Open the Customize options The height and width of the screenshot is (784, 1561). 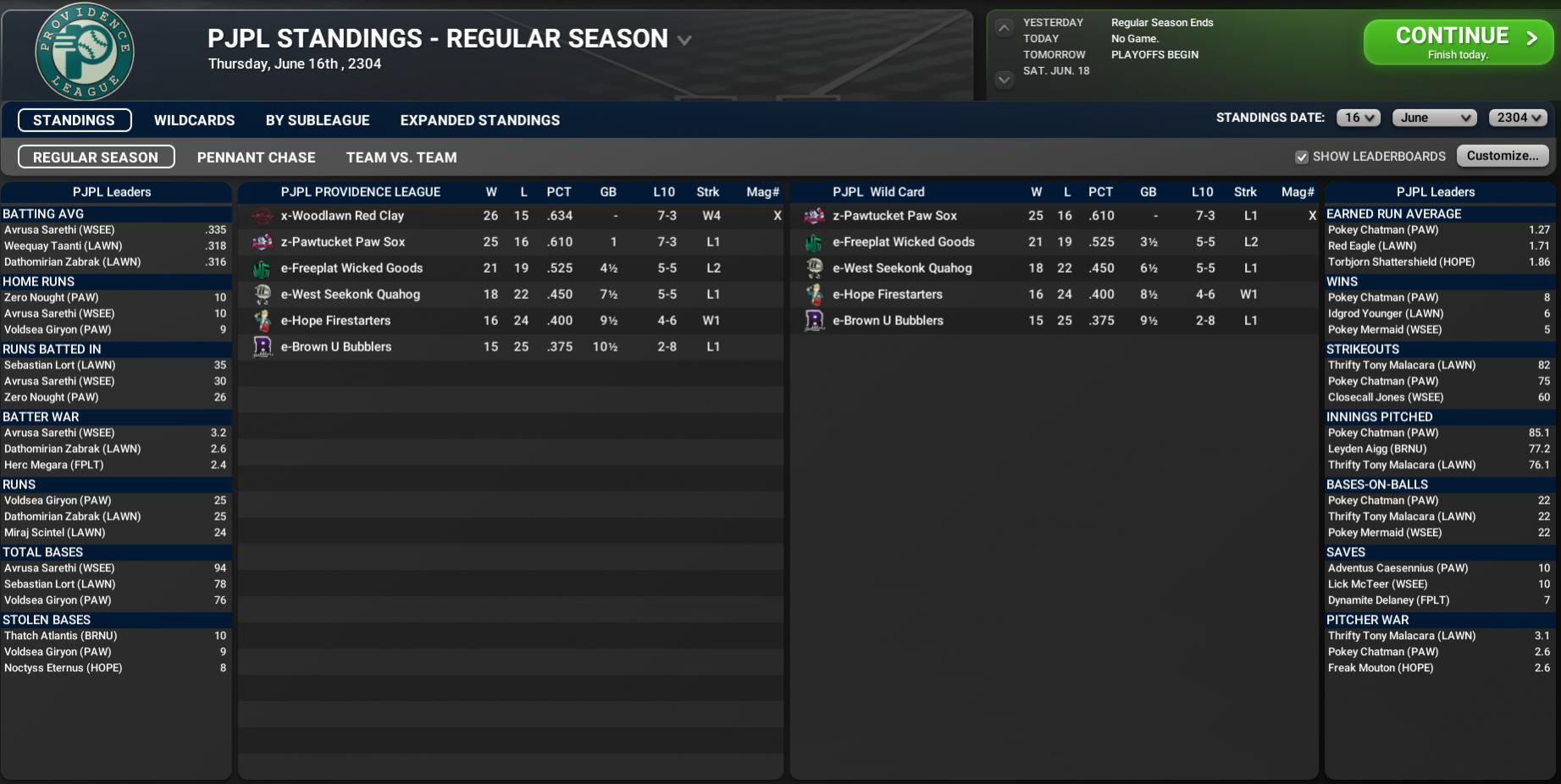(x=1502, y=156)
